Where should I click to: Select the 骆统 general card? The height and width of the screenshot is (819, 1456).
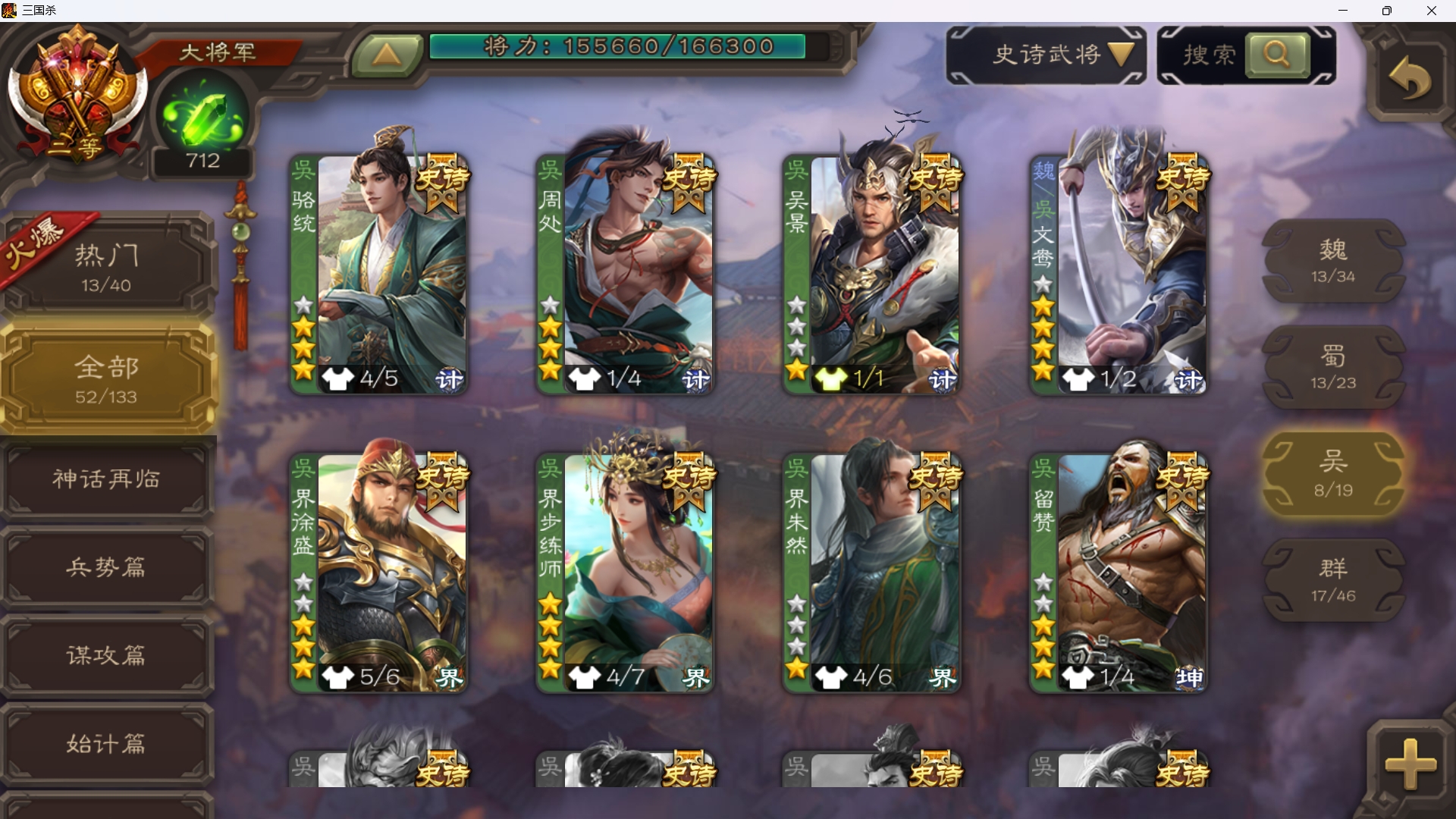(379, 273)
